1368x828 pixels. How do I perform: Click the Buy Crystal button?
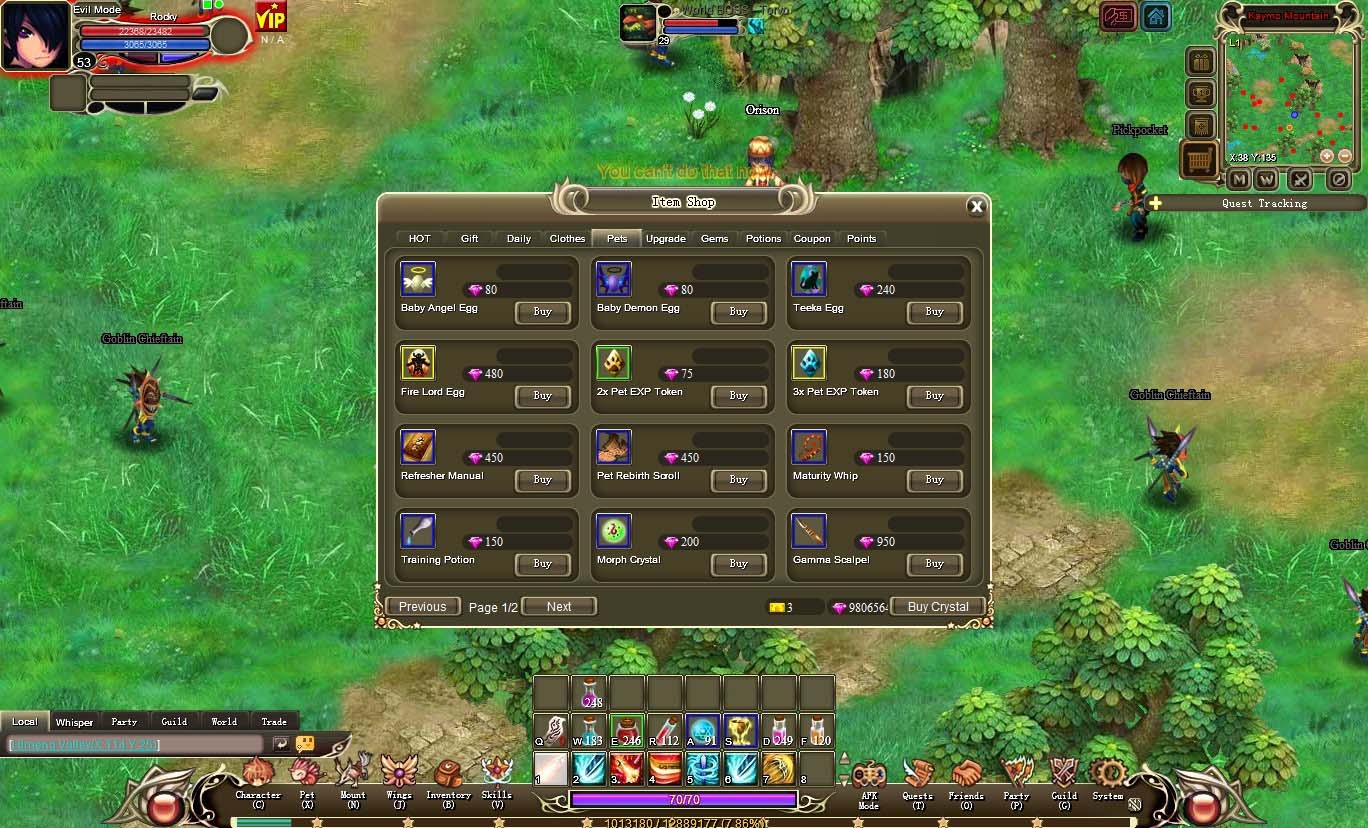[937, 607]
